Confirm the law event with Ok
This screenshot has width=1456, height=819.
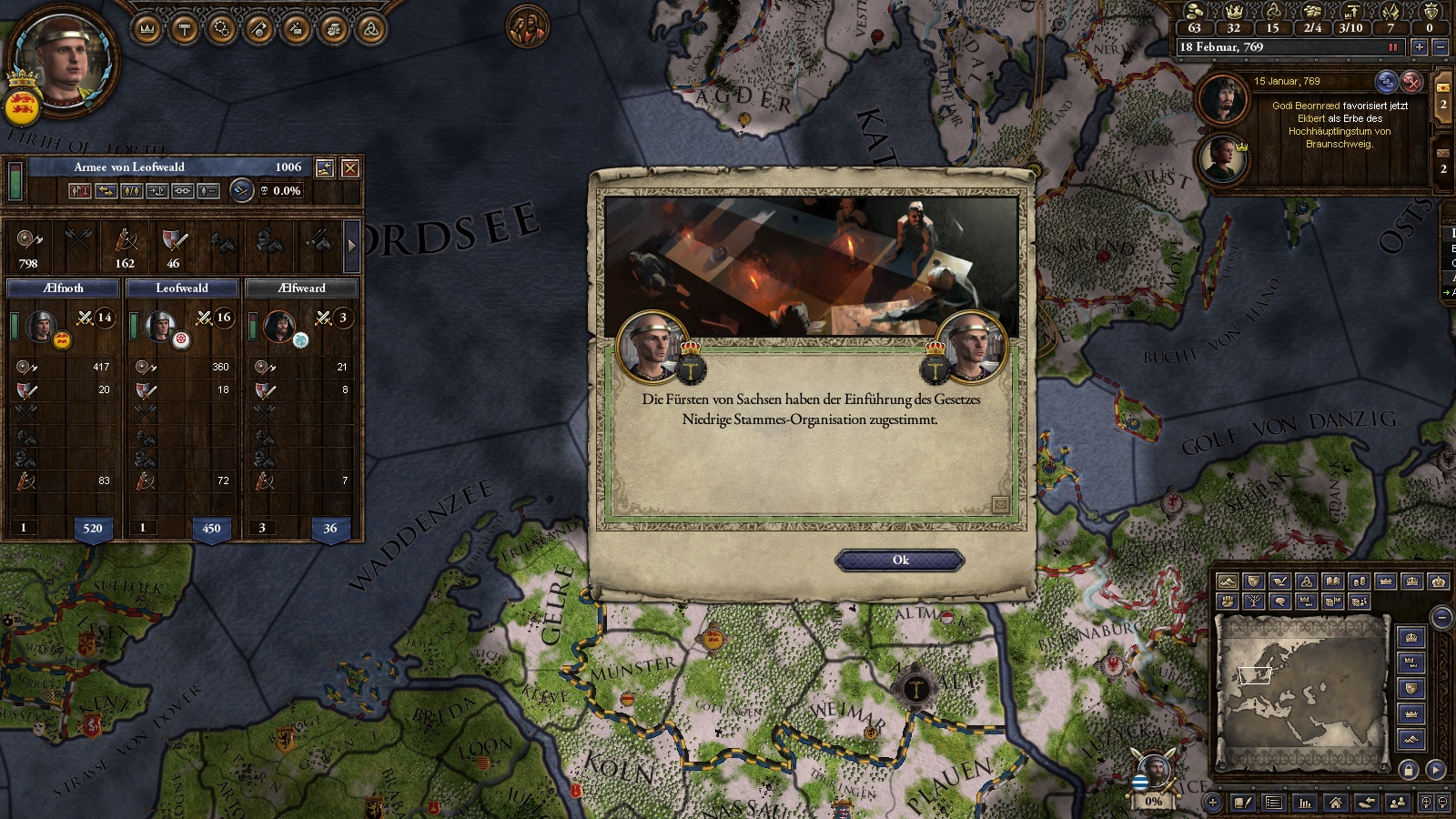pos(900,561)
